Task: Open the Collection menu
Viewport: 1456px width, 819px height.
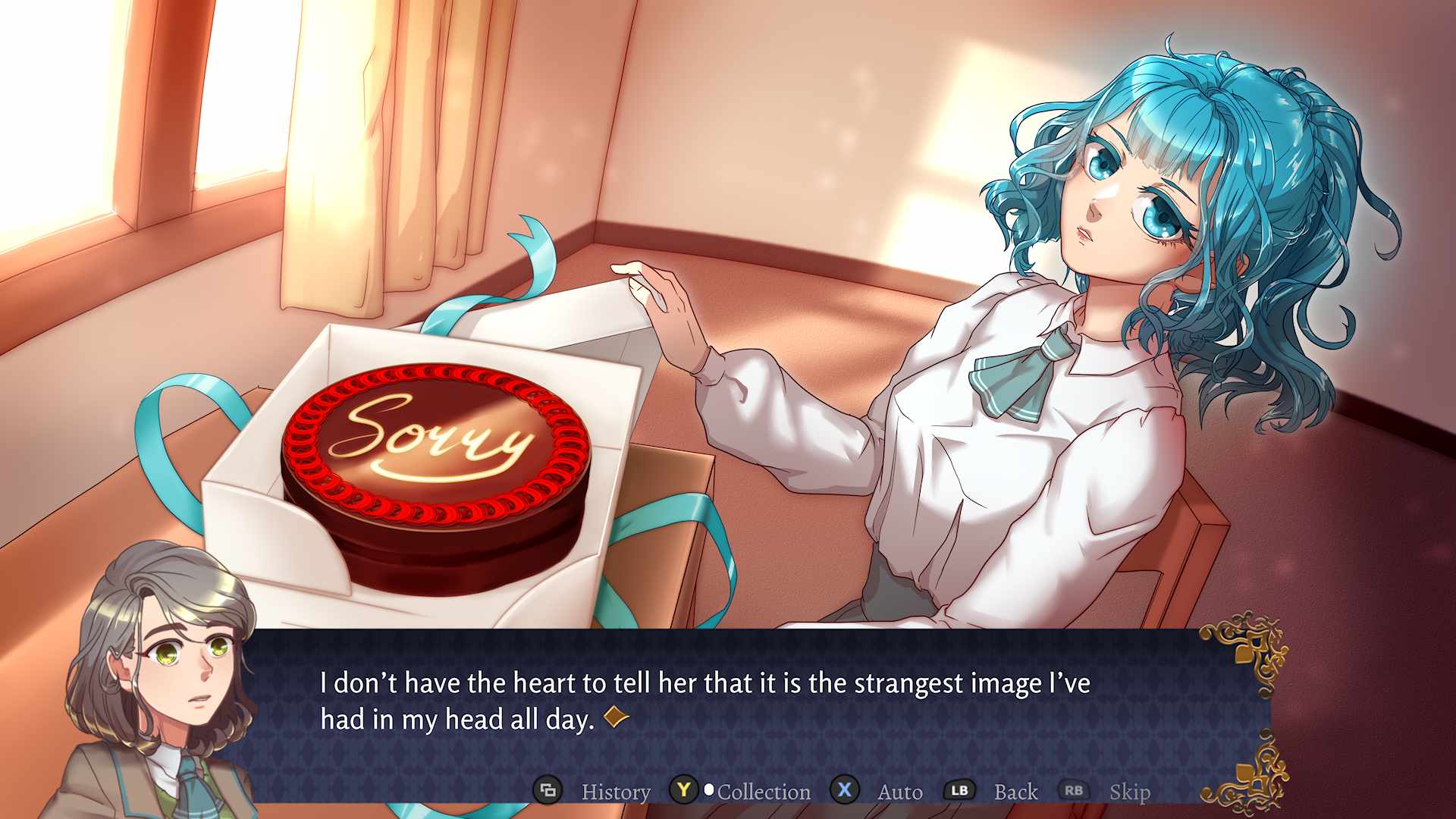Action: [763, 792]
